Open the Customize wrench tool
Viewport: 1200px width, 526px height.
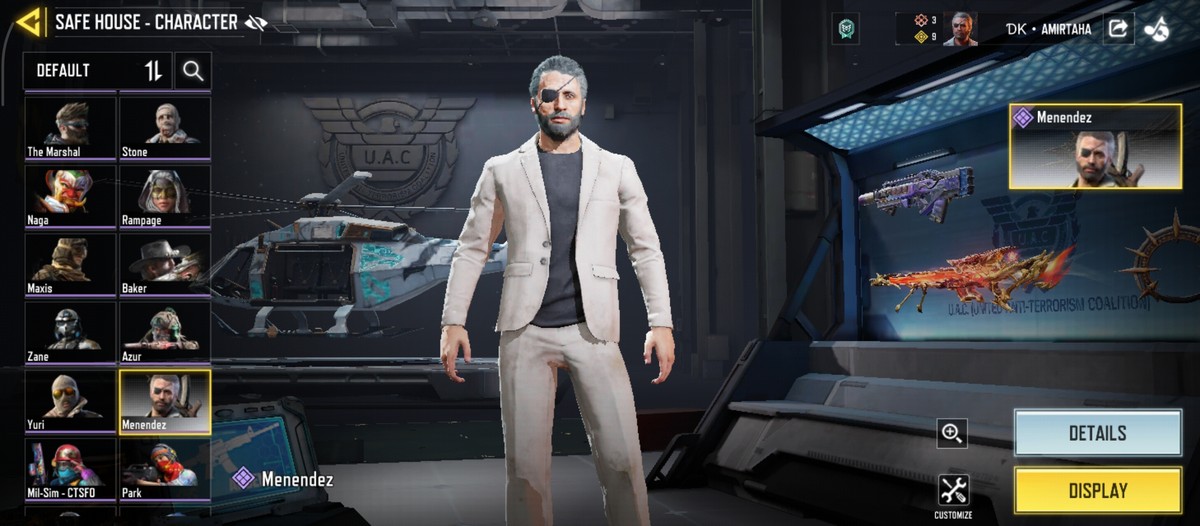[x=953, y=493]
